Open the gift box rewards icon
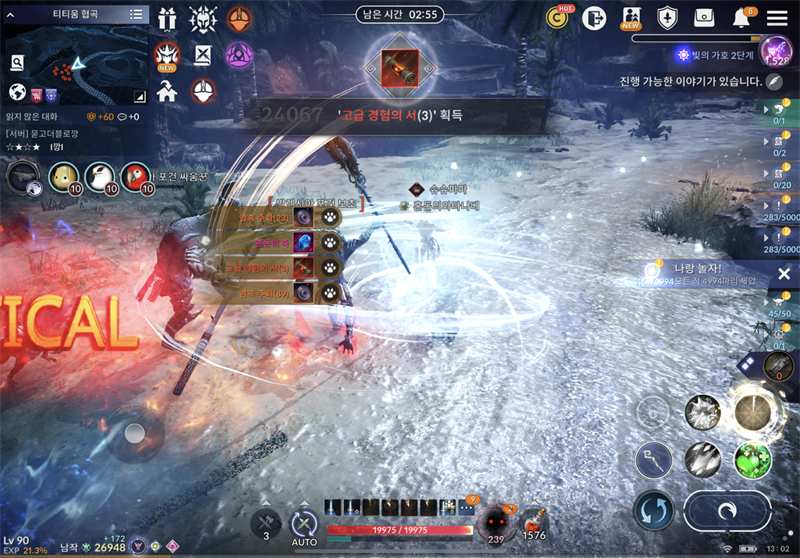The height and width of the screenshot is (558, 800). (166, 18)
